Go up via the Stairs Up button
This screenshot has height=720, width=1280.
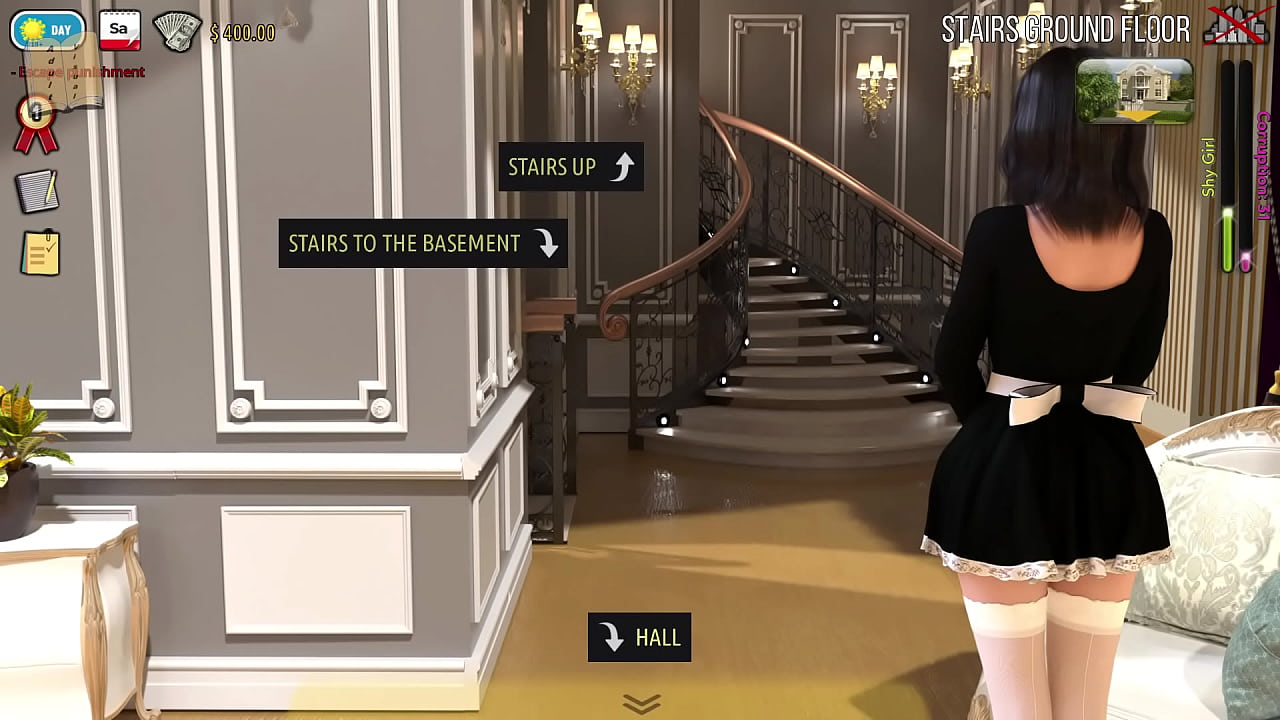point(571,167)
